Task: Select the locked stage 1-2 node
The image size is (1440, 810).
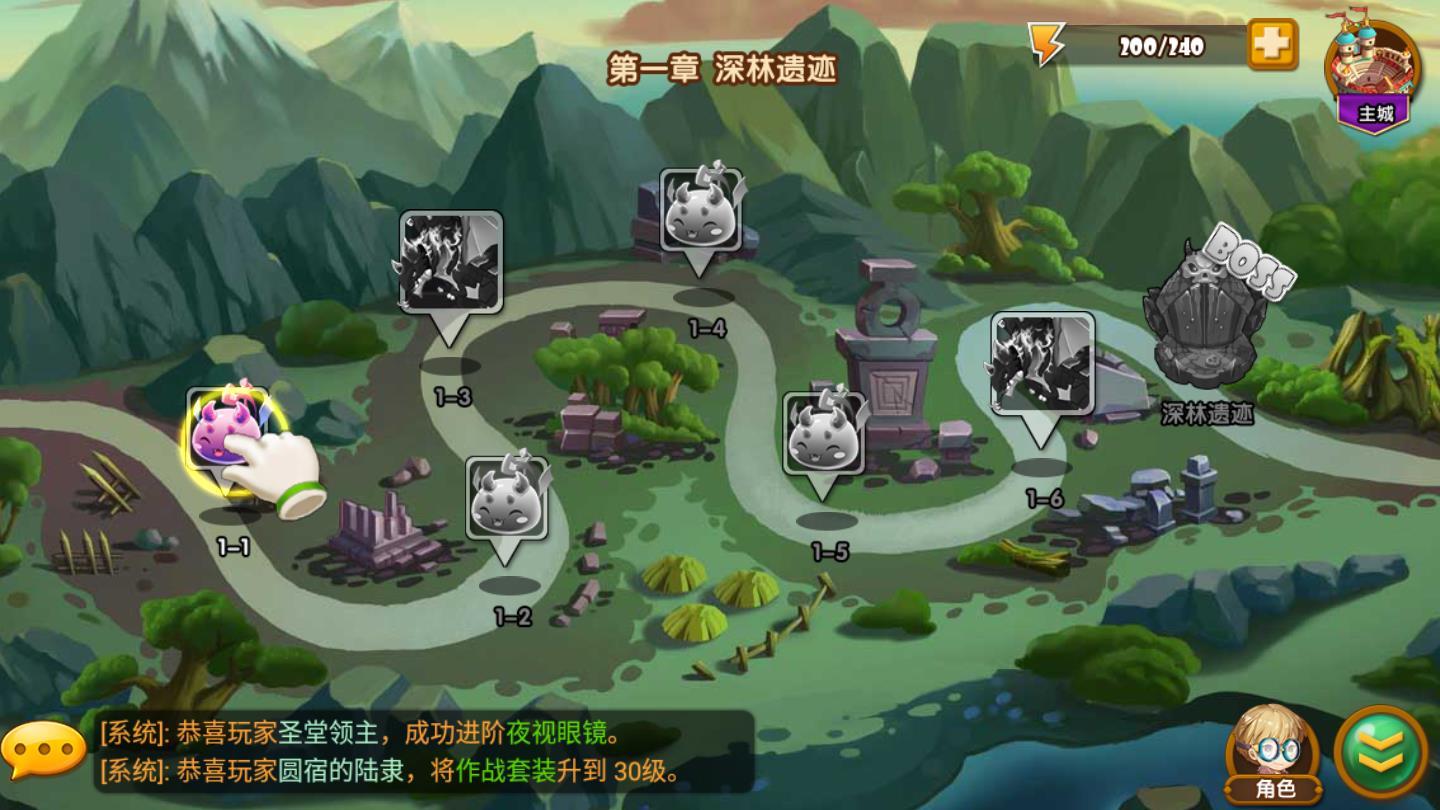Action: [x=508, y=499]
